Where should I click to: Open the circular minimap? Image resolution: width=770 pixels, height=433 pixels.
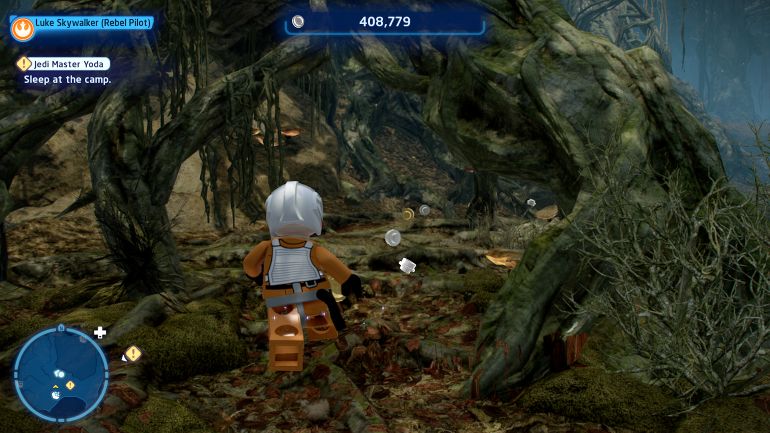[61, 374]
